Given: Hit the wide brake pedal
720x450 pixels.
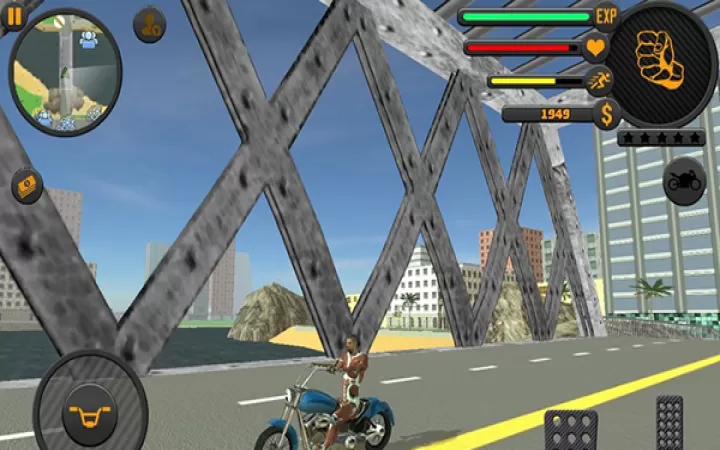Looking at the screenshot, I should tap(570, 428).
